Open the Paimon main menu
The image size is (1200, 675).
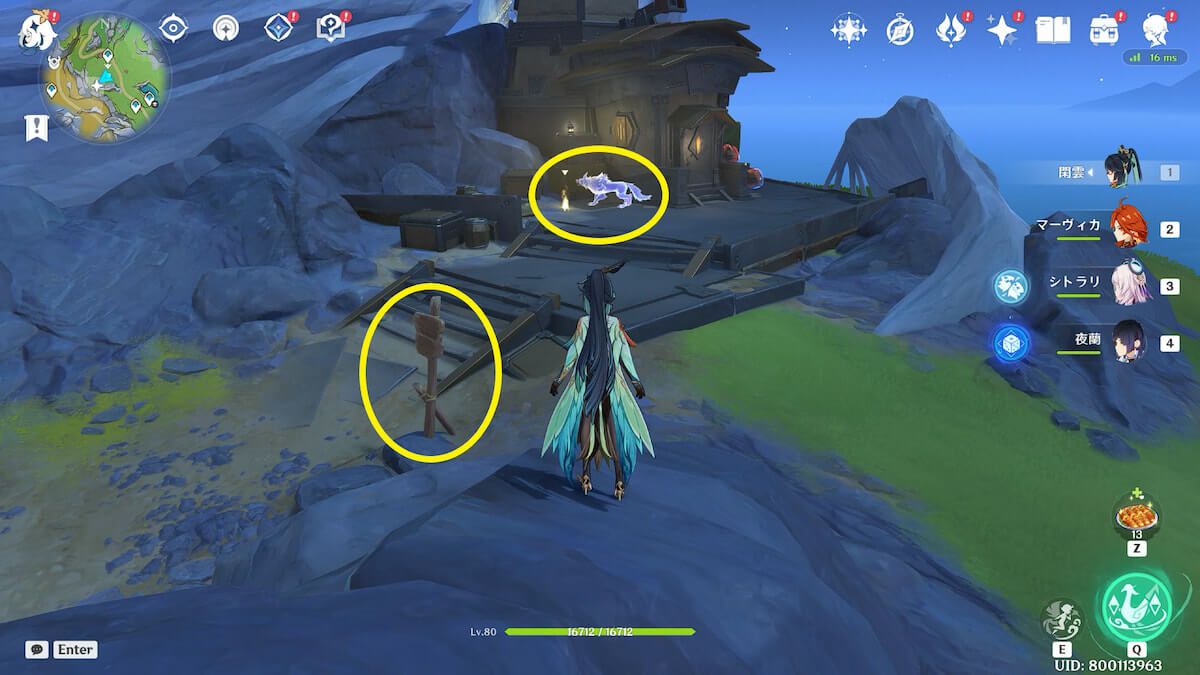pyautogui.click(x=37, y=30)
